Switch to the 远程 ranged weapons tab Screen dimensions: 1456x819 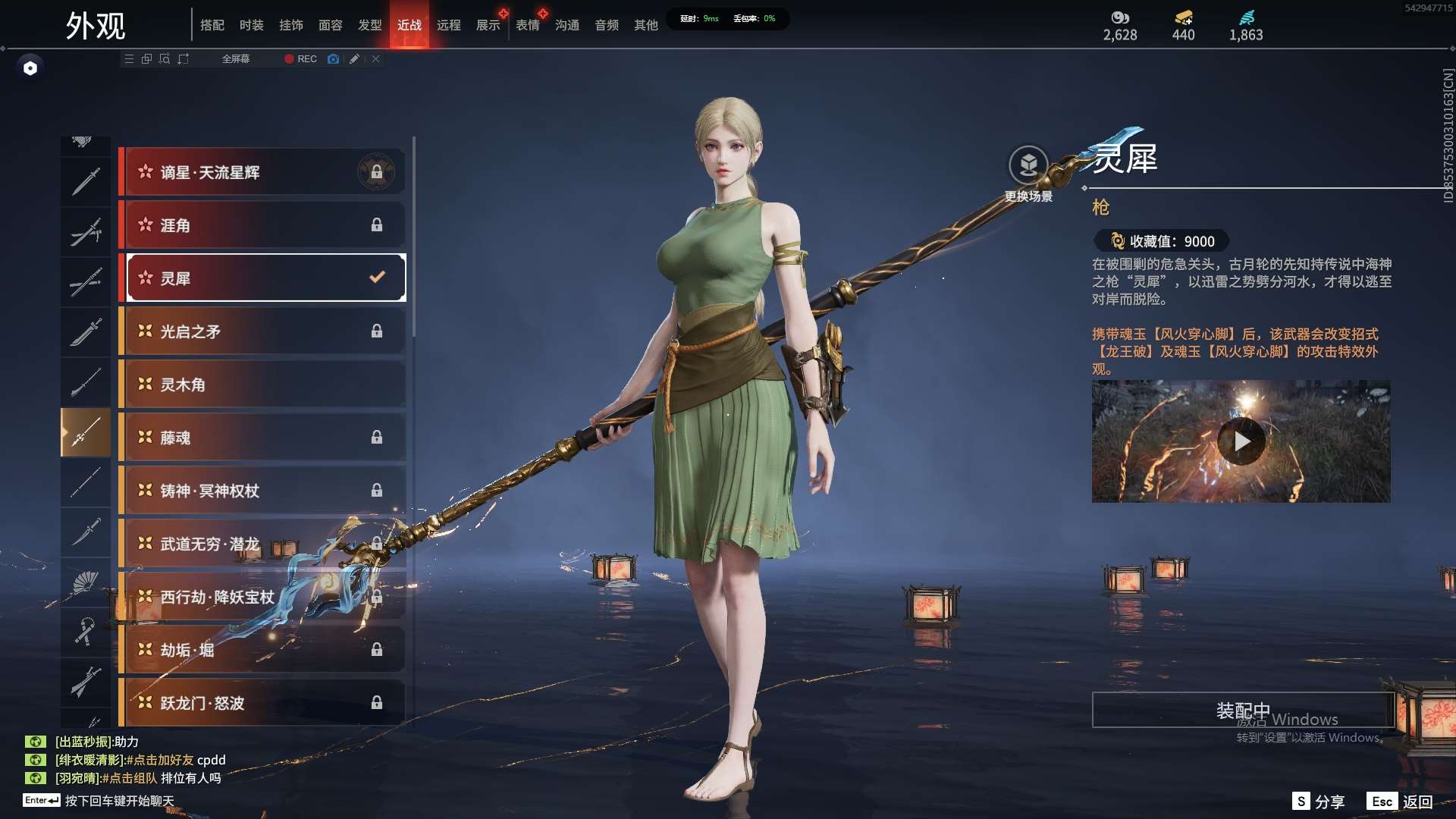449,25
